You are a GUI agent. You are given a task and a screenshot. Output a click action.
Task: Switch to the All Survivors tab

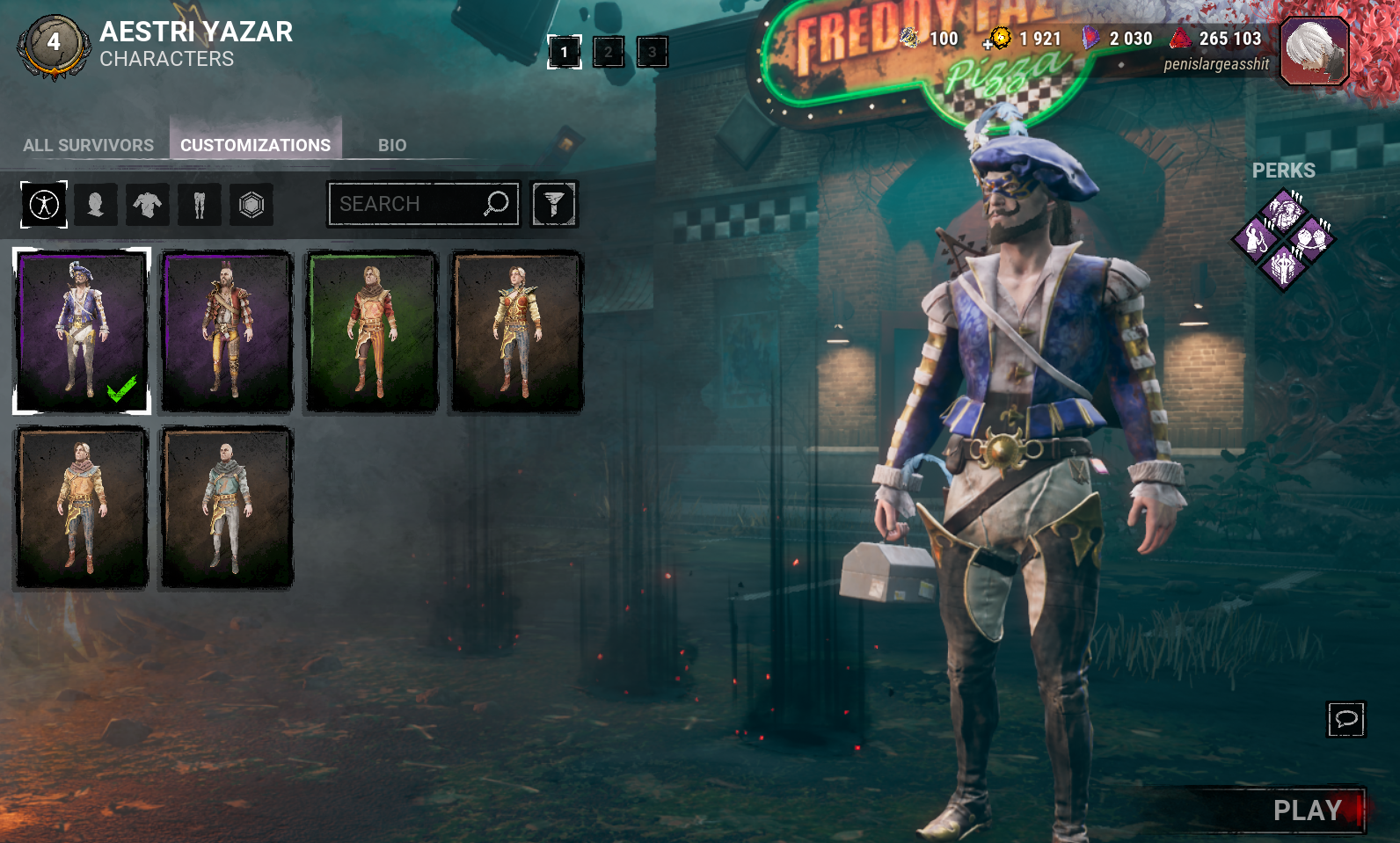coord(89,144)
